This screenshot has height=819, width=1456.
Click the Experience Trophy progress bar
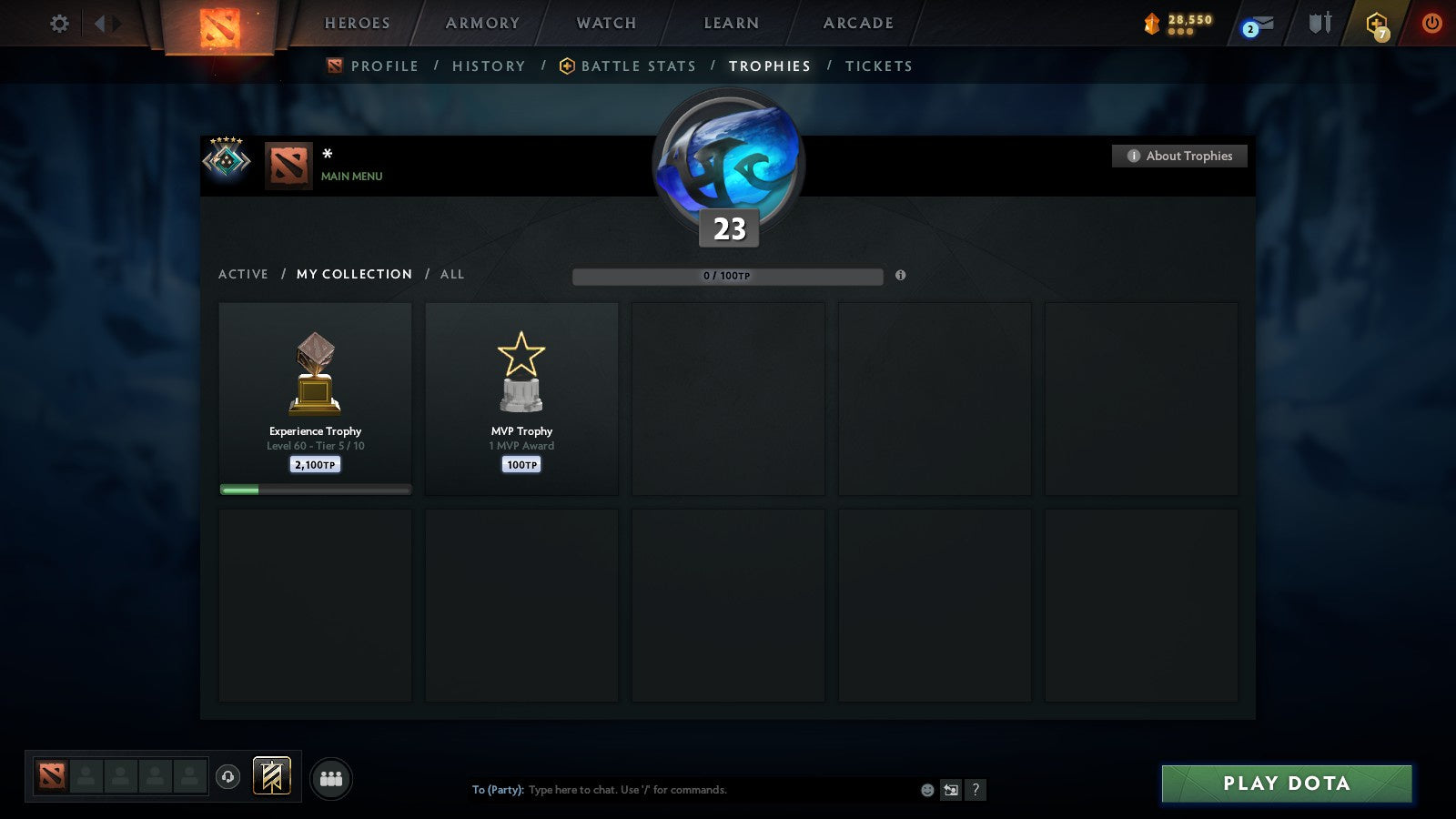[x=315, y=489]
